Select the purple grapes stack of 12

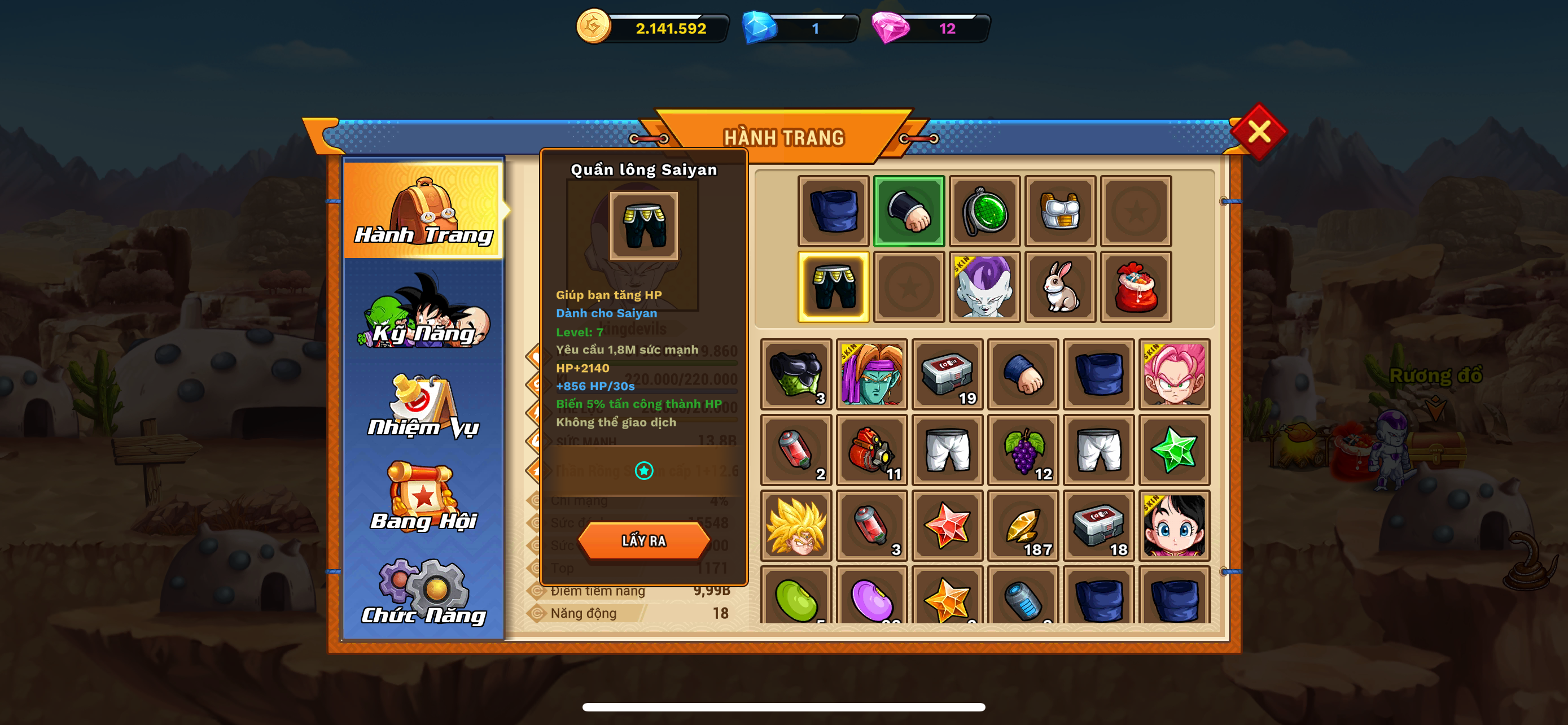(1023, 451)
